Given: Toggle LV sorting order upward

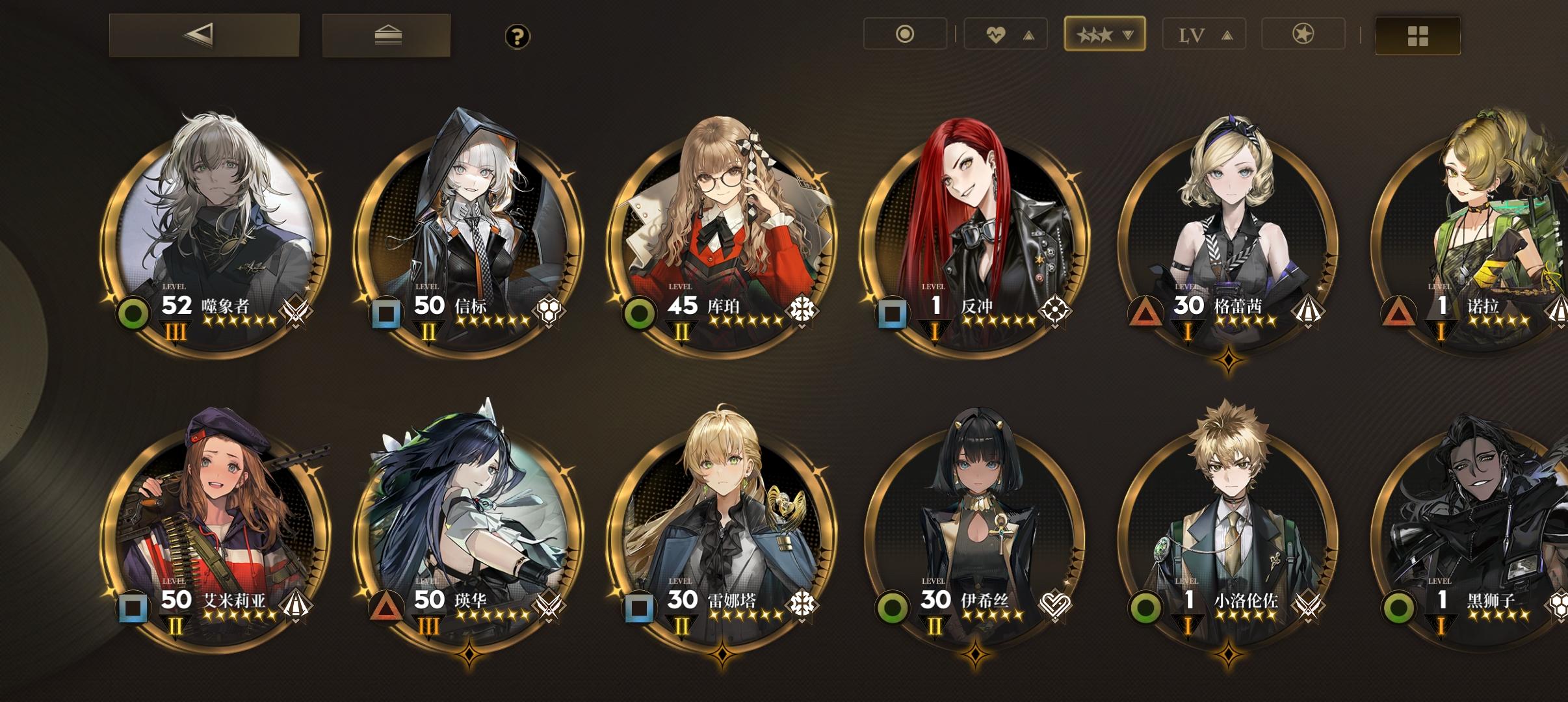Looking at the screenshot, I should click(1227, 34).
